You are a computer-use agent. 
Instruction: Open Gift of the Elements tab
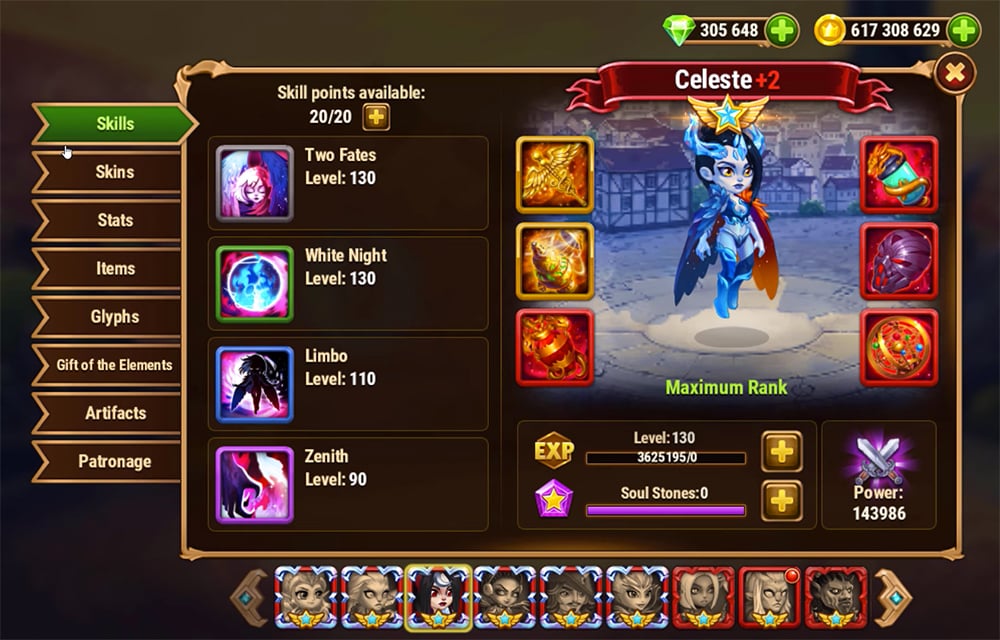(x=114, y=365)
